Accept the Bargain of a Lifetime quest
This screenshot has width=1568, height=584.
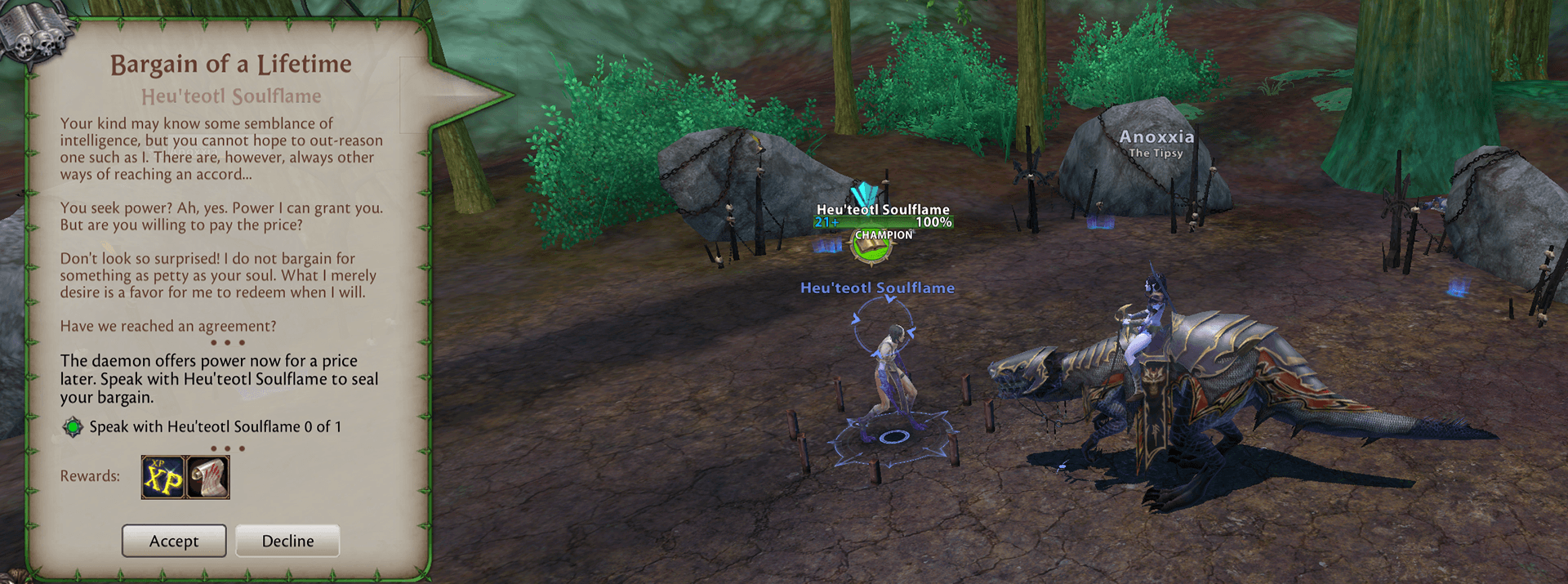174,541
